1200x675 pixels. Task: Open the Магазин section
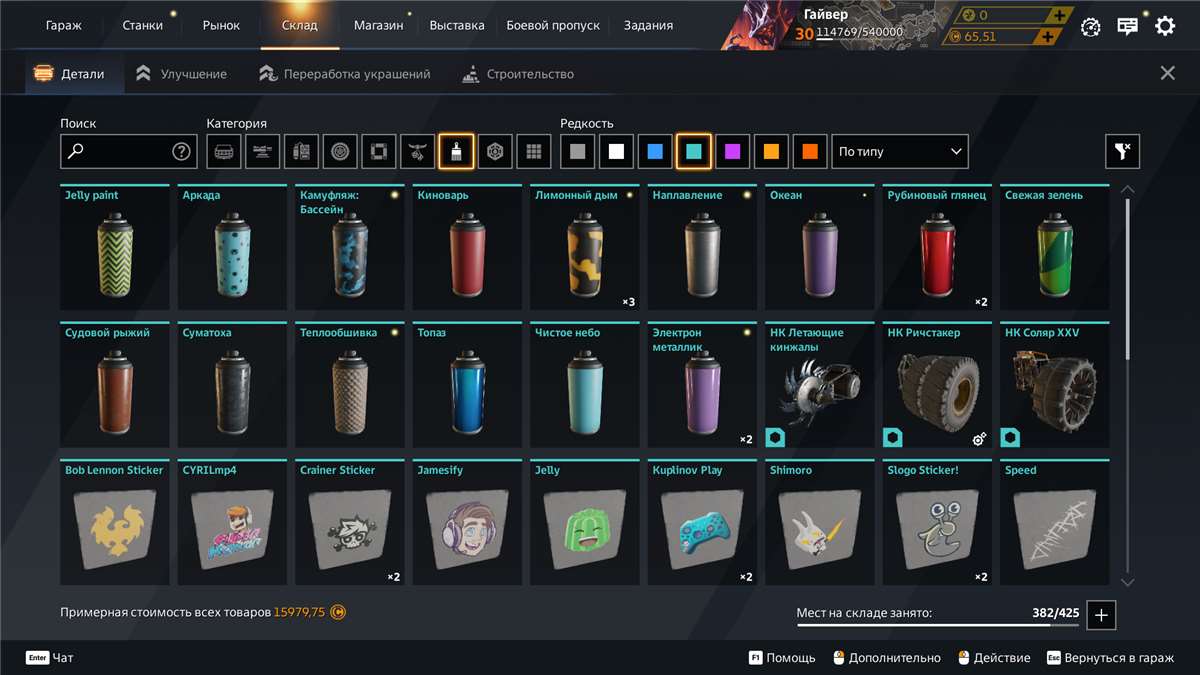point(378,25)
